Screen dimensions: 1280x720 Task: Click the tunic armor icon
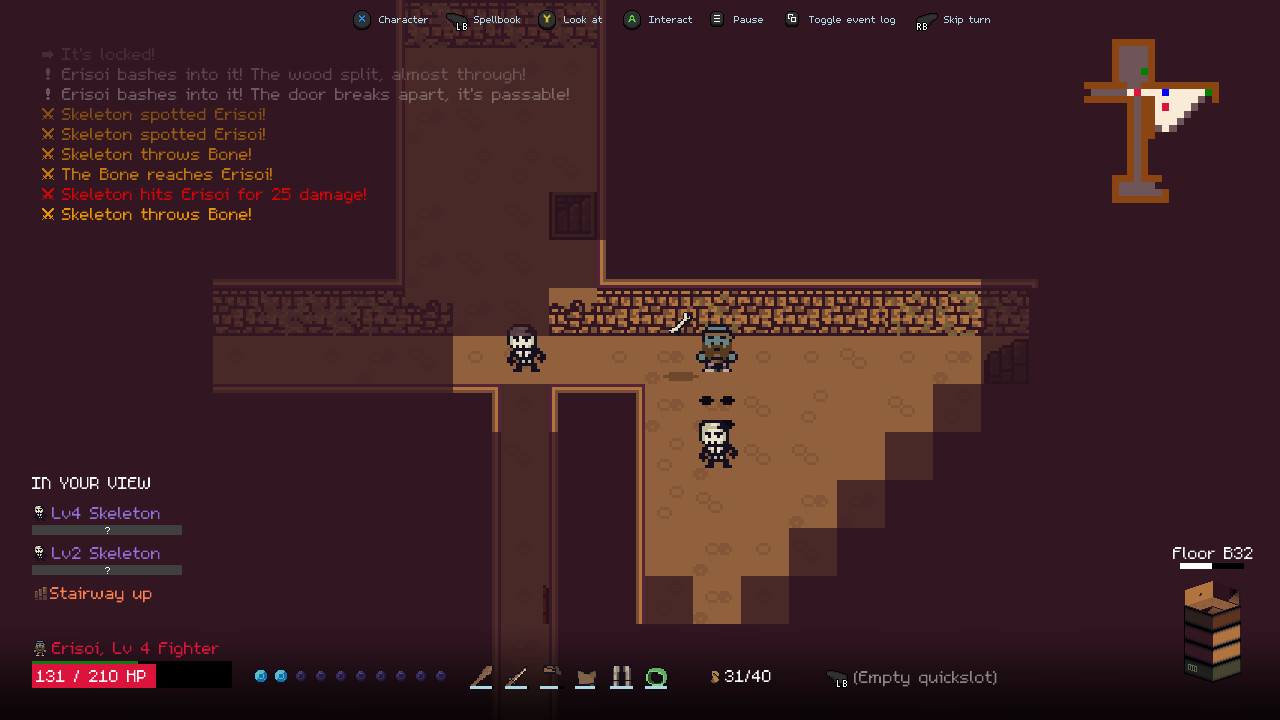click(x=586, y=676)
